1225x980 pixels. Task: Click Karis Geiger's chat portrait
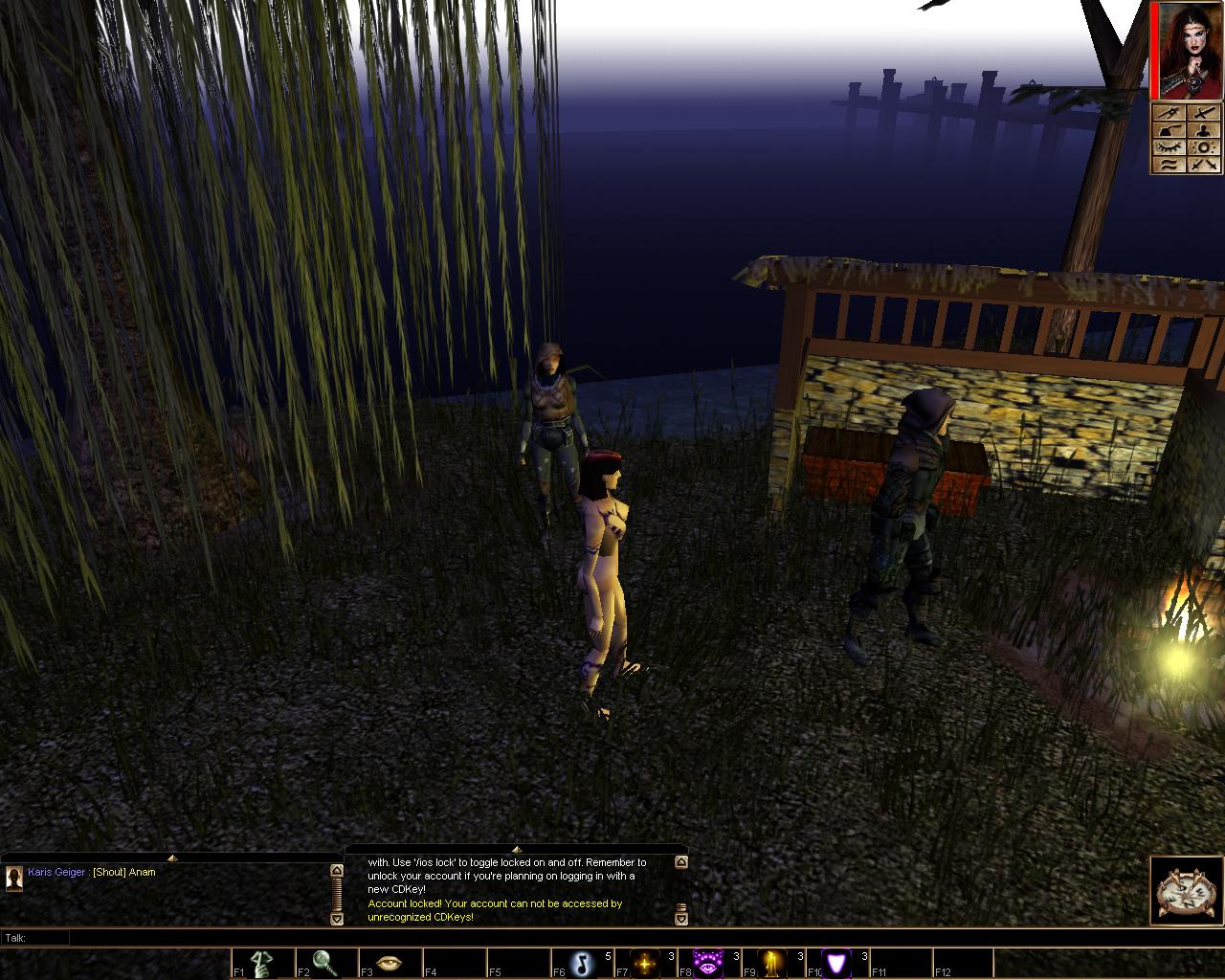[14, 878]
